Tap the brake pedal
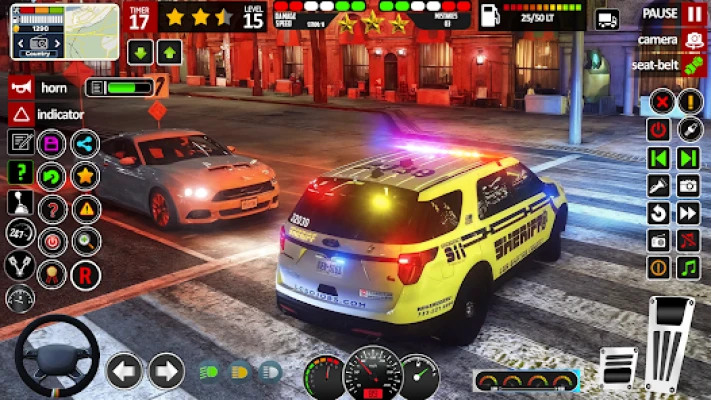Viewport: 711px width, 400px height. [620, 366]
